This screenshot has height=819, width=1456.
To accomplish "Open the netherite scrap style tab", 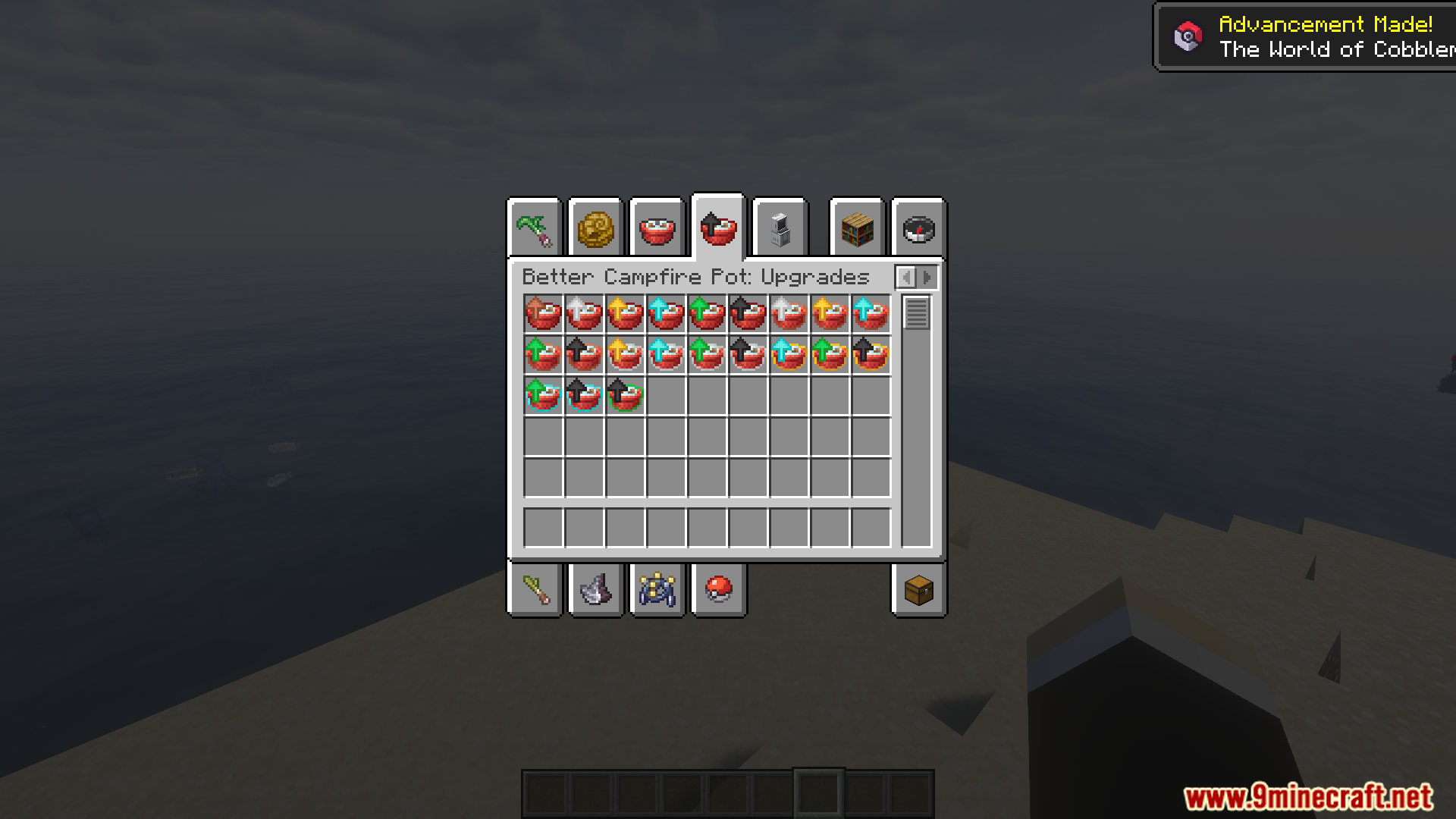I will pos(596,591).
